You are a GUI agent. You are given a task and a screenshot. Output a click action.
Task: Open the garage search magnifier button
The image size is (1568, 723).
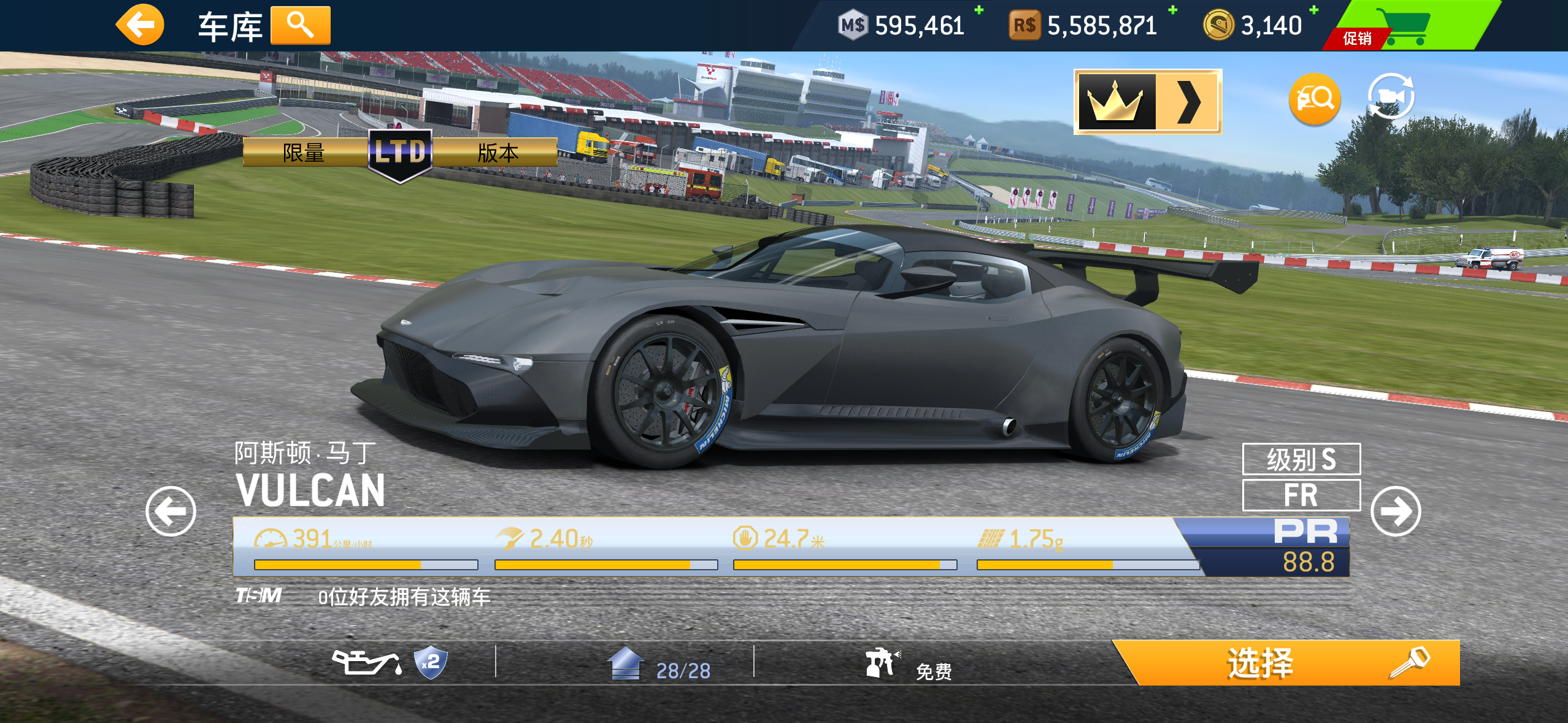[300, 26]
